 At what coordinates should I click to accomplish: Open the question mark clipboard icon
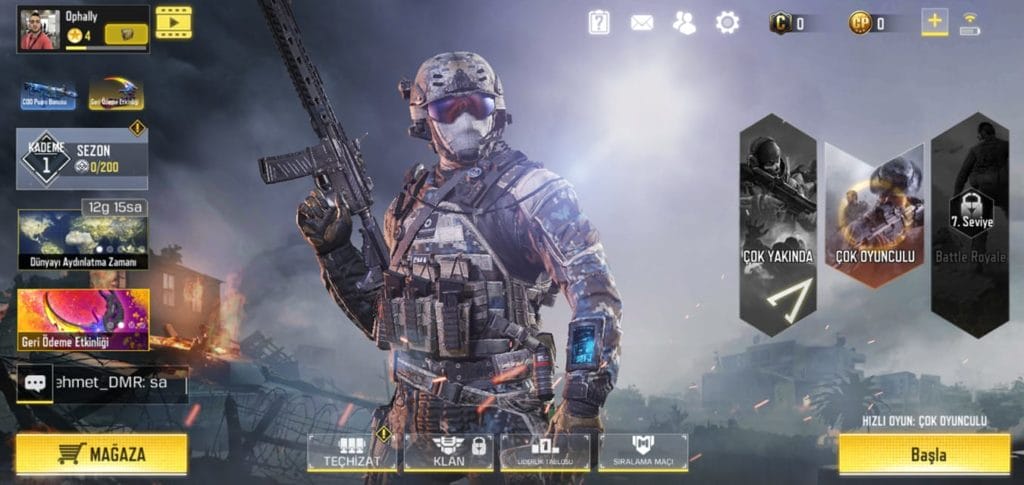coord(599,22)
